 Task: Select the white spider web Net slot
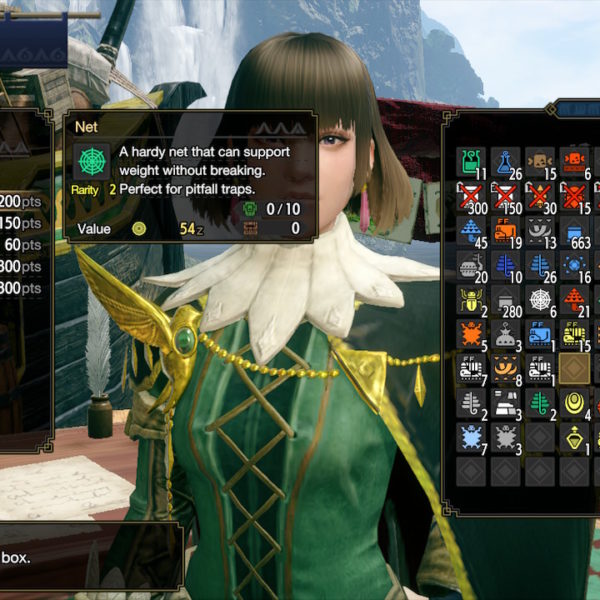pyautogui.click(x=540, y=299)
